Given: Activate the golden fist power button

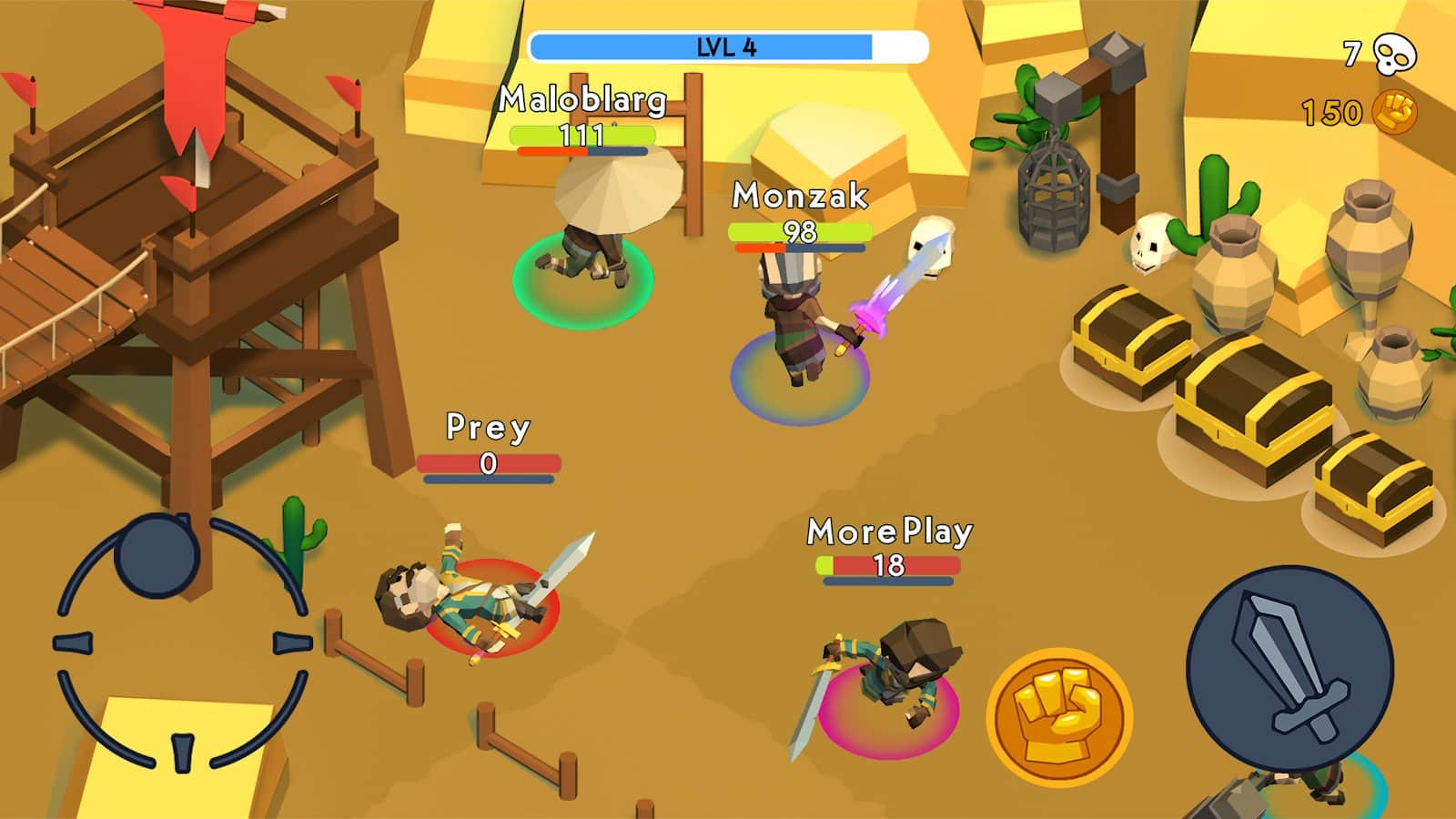Looking at the screenshot, I should point(1059,717).
